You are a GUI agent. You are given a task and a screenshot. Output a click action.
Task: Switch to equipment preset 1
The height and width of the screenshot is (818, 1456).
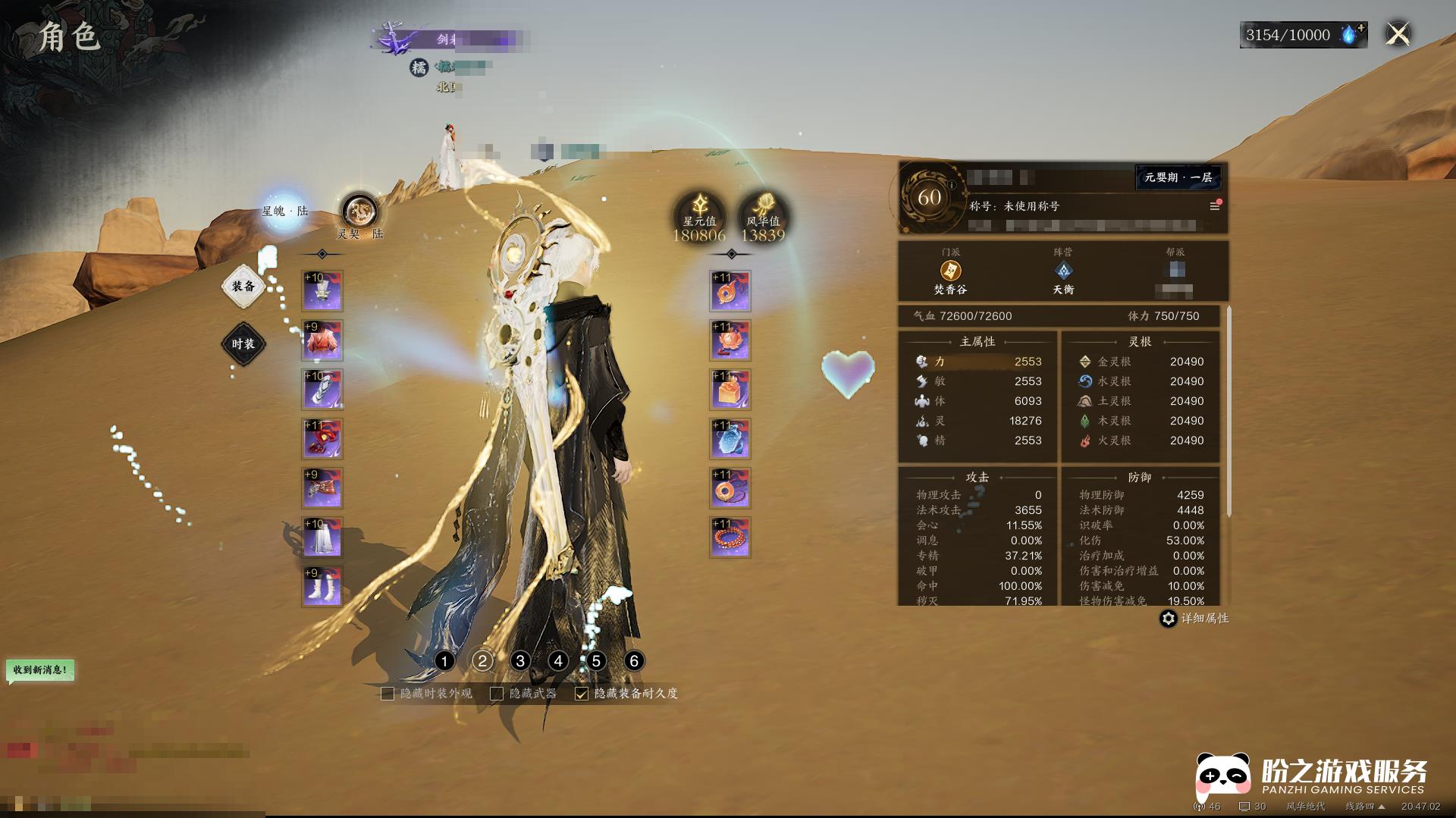point(444,661)
